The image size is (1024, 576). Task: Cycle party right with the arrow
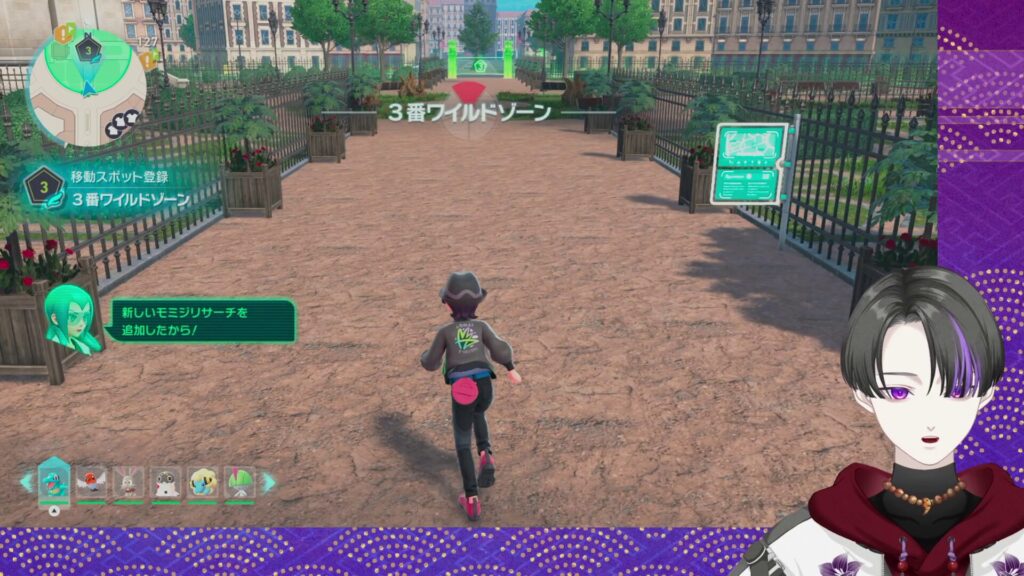click(x=268, y=482)
